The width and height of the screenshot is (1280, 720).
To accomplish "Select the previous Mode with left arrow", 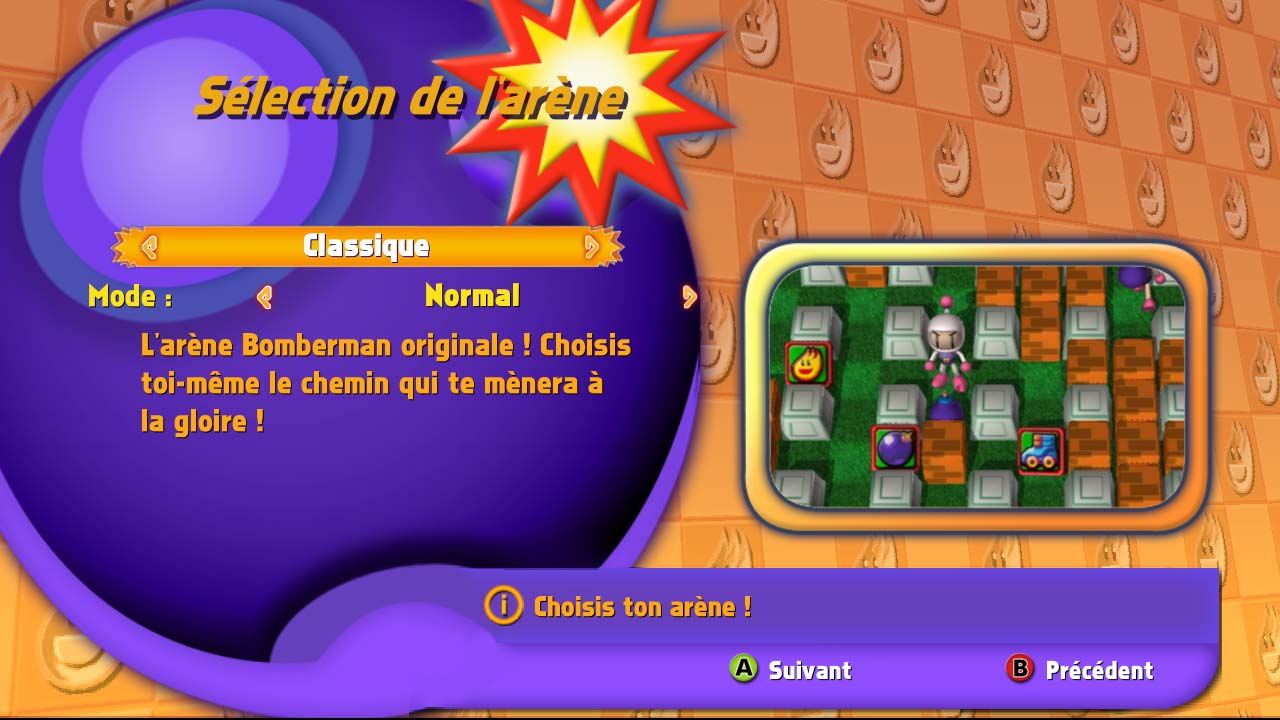I will [265, 297].
